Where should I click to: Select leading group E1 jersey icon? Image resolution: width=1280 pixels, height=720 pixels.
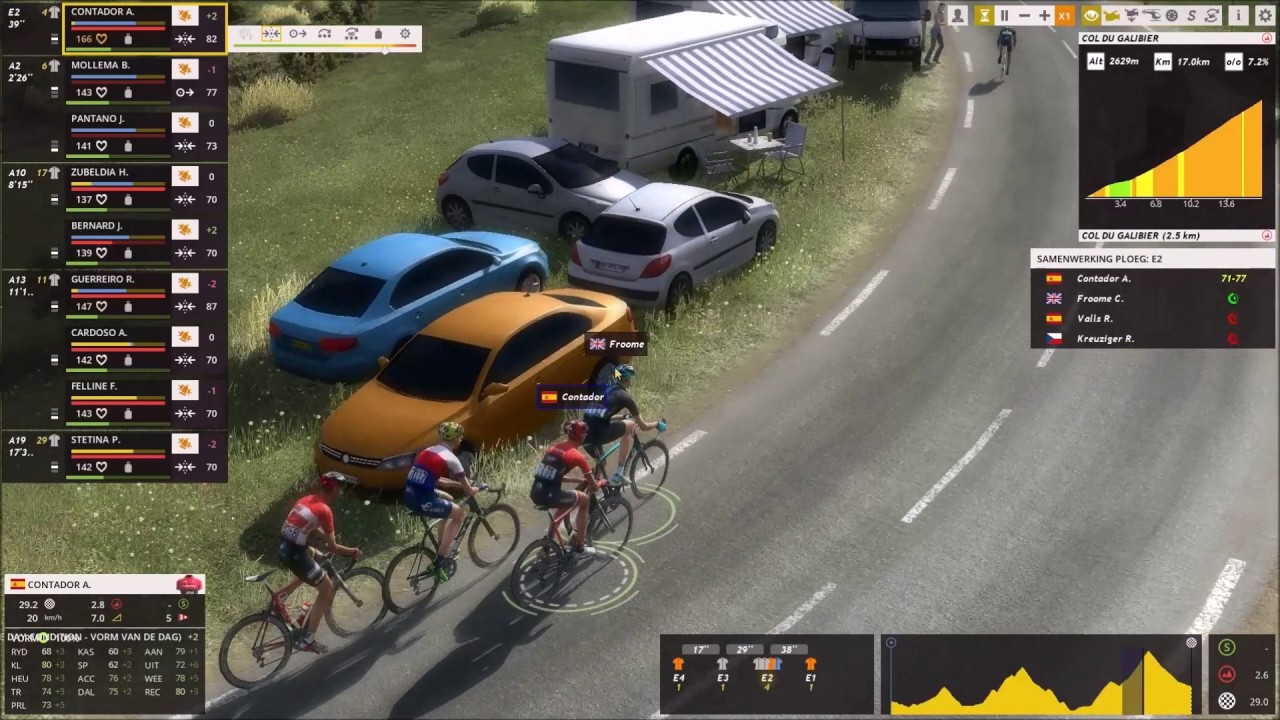click(x=810, y=668)
